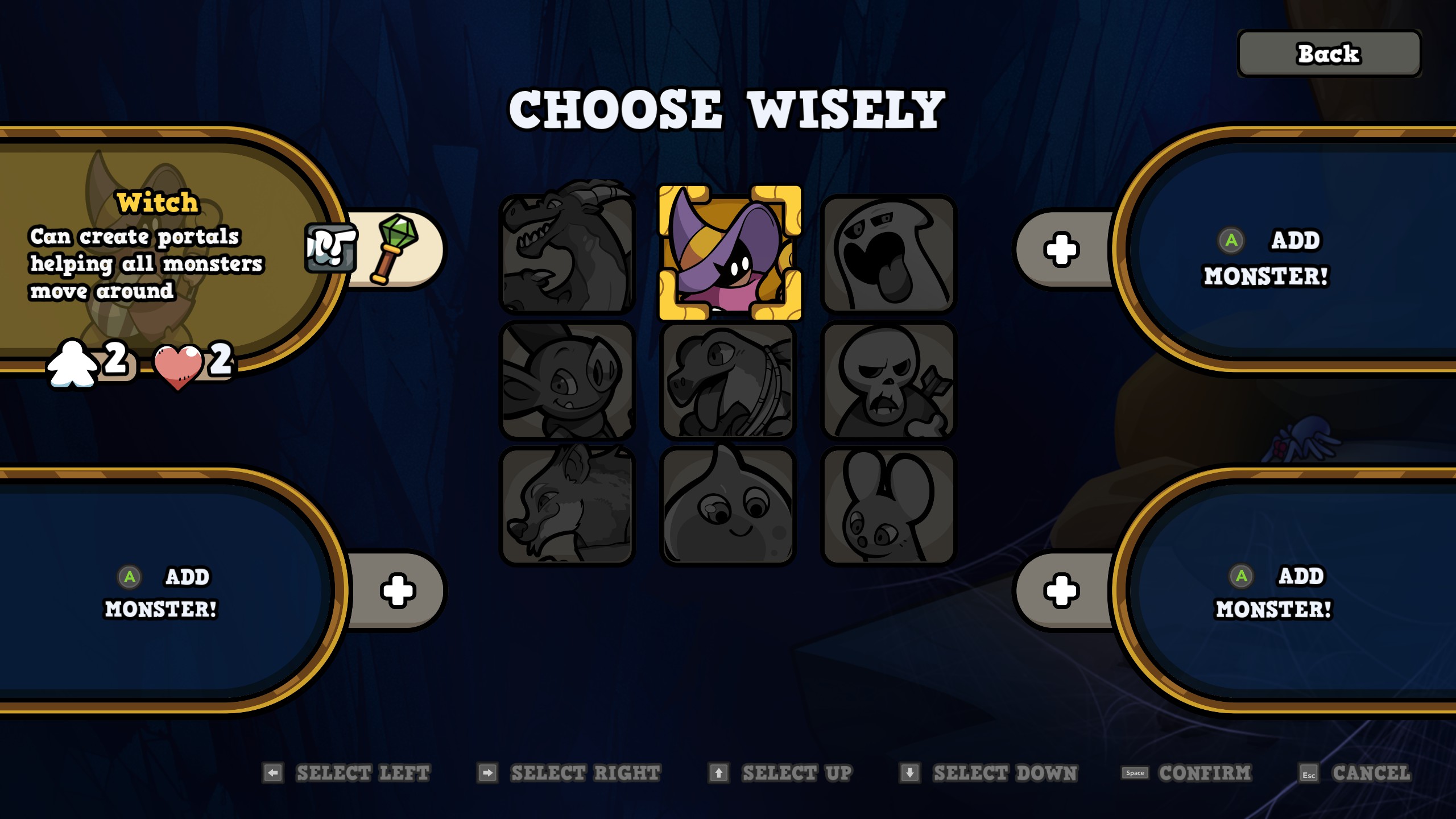Pick the big-eared mouse monster
The height and width of the screenshot is (819, 1456).
point(888,506)
